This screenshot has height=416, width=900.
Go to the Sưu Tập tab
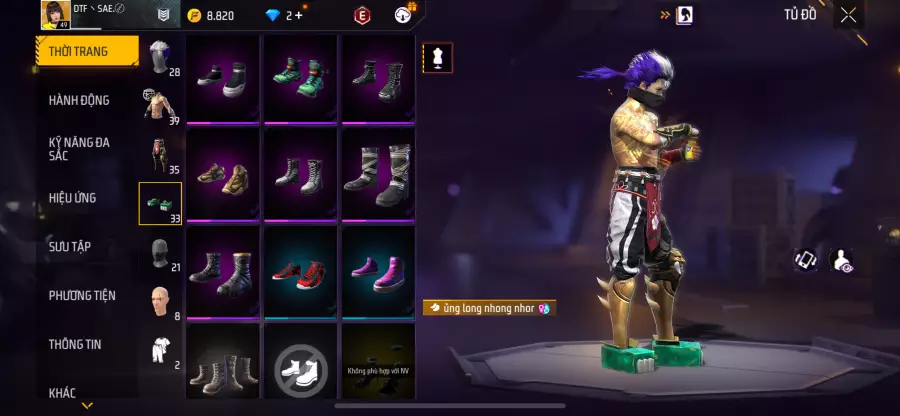(70, 246)
